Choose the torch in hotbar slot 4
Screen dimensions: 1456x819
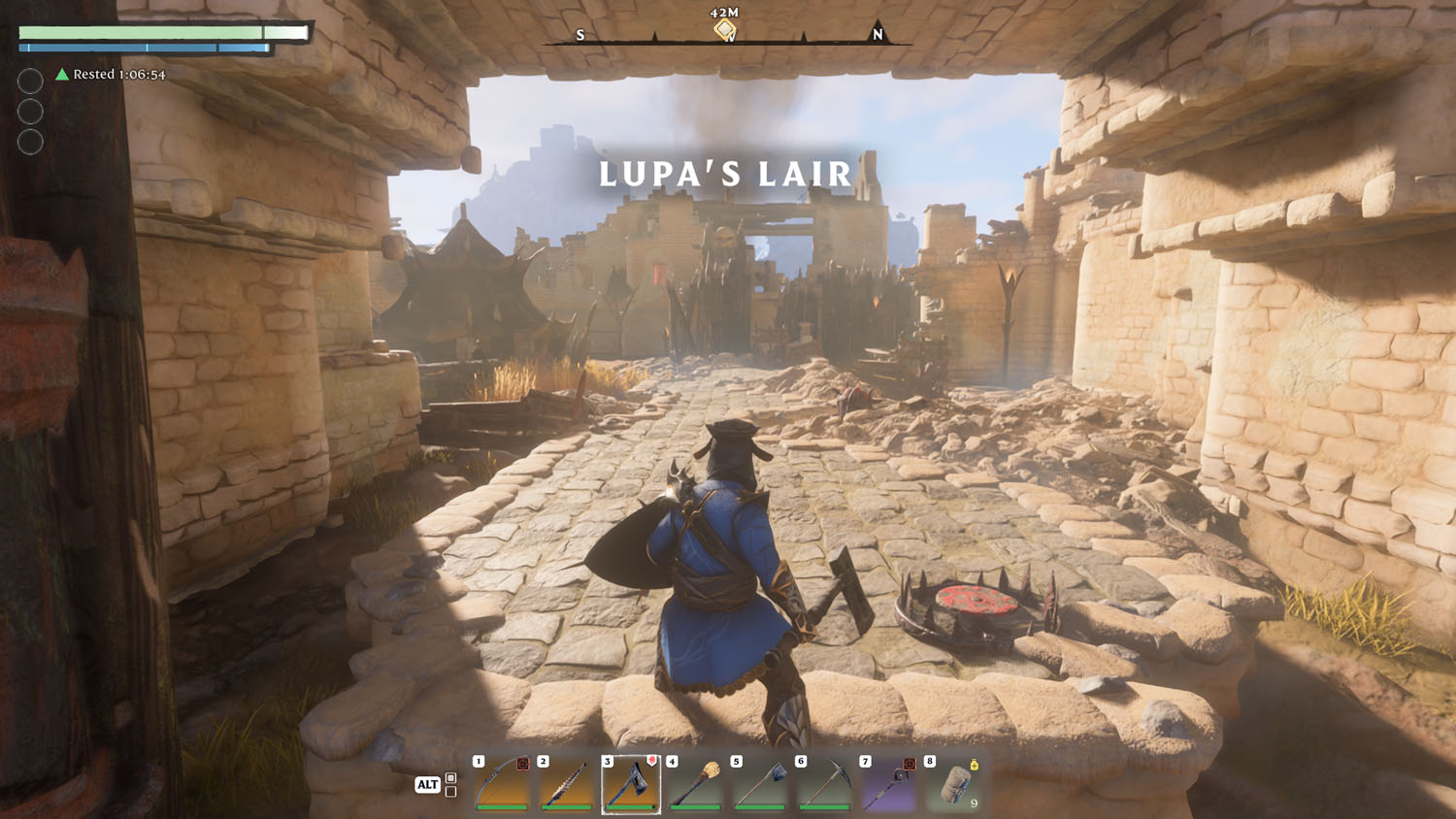tap(696, 784)
